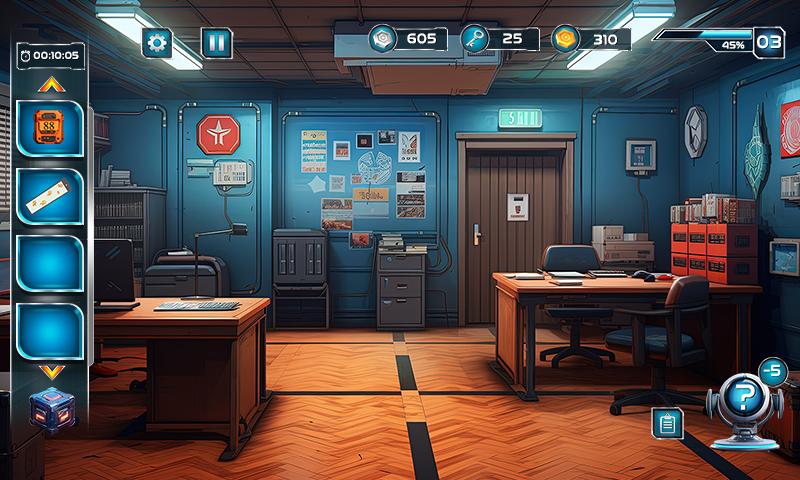Image resolution: width=800 pixels, height=480 pixels.
Task: Tap the key counter showing 25
Action: [499, 39]
